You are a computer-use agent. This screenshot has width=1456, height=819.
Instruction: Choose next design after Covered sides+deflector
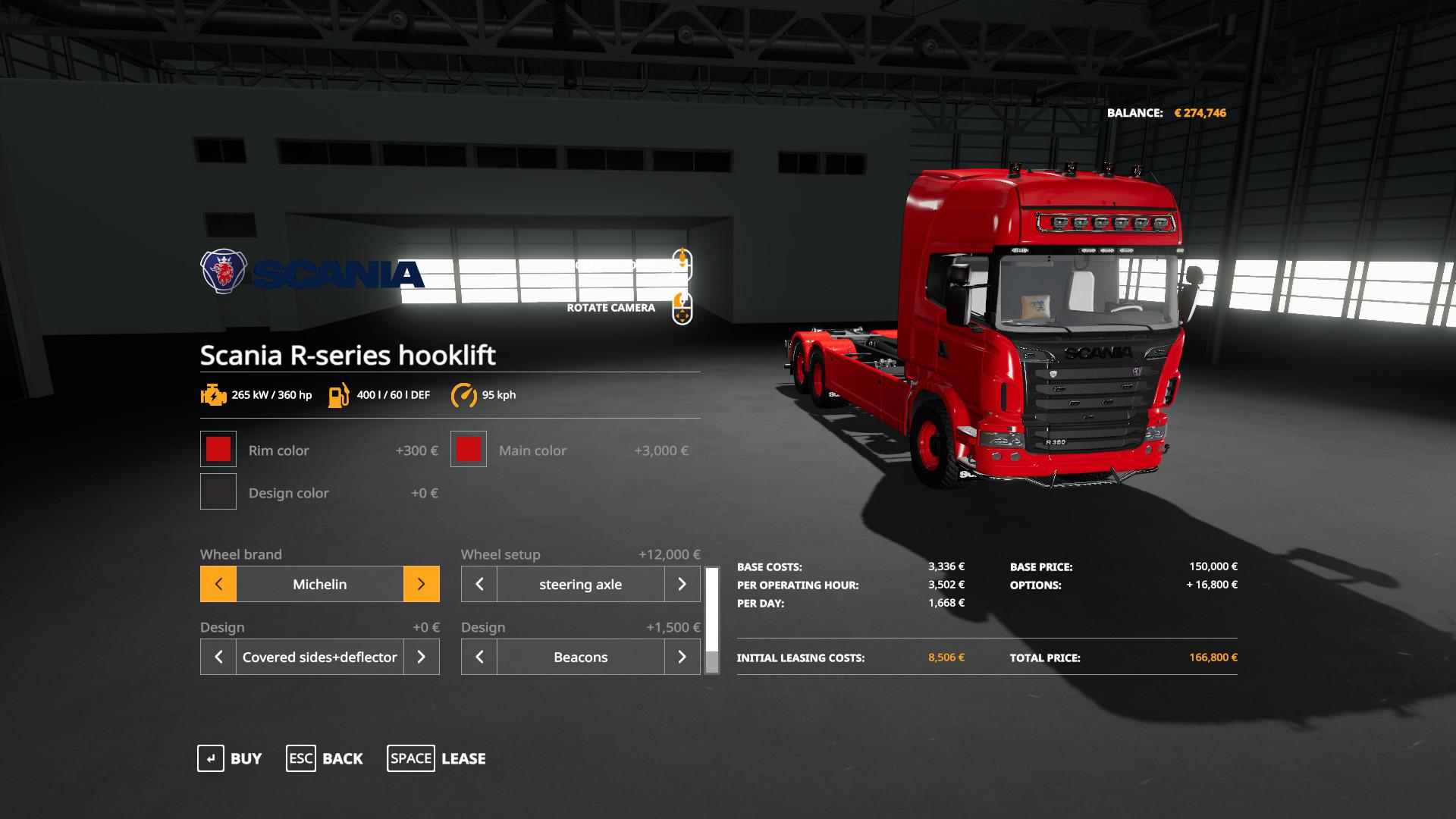[x=421, y=657]
